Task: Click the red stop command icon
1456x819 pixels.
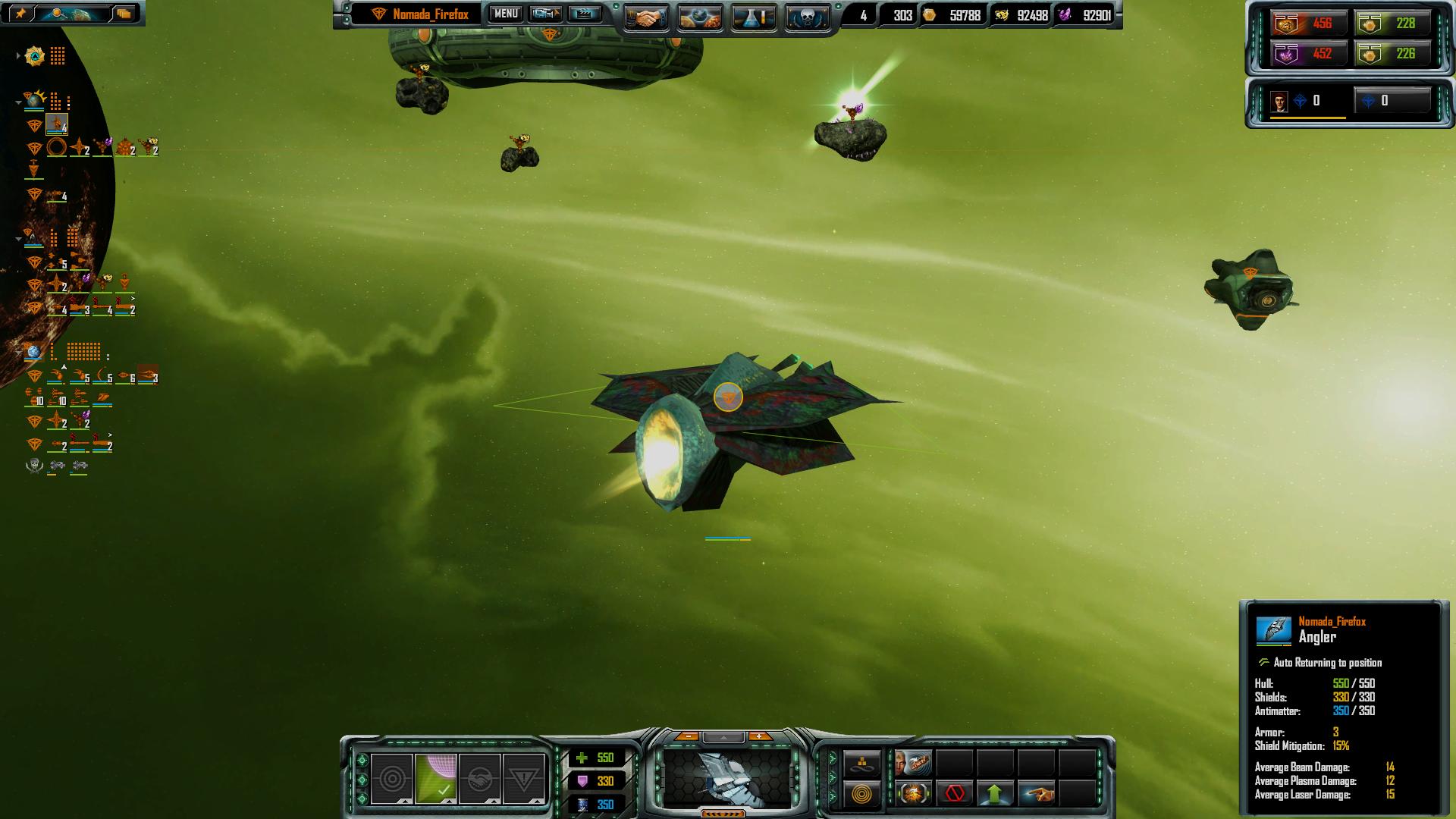Action: point(955,794)
